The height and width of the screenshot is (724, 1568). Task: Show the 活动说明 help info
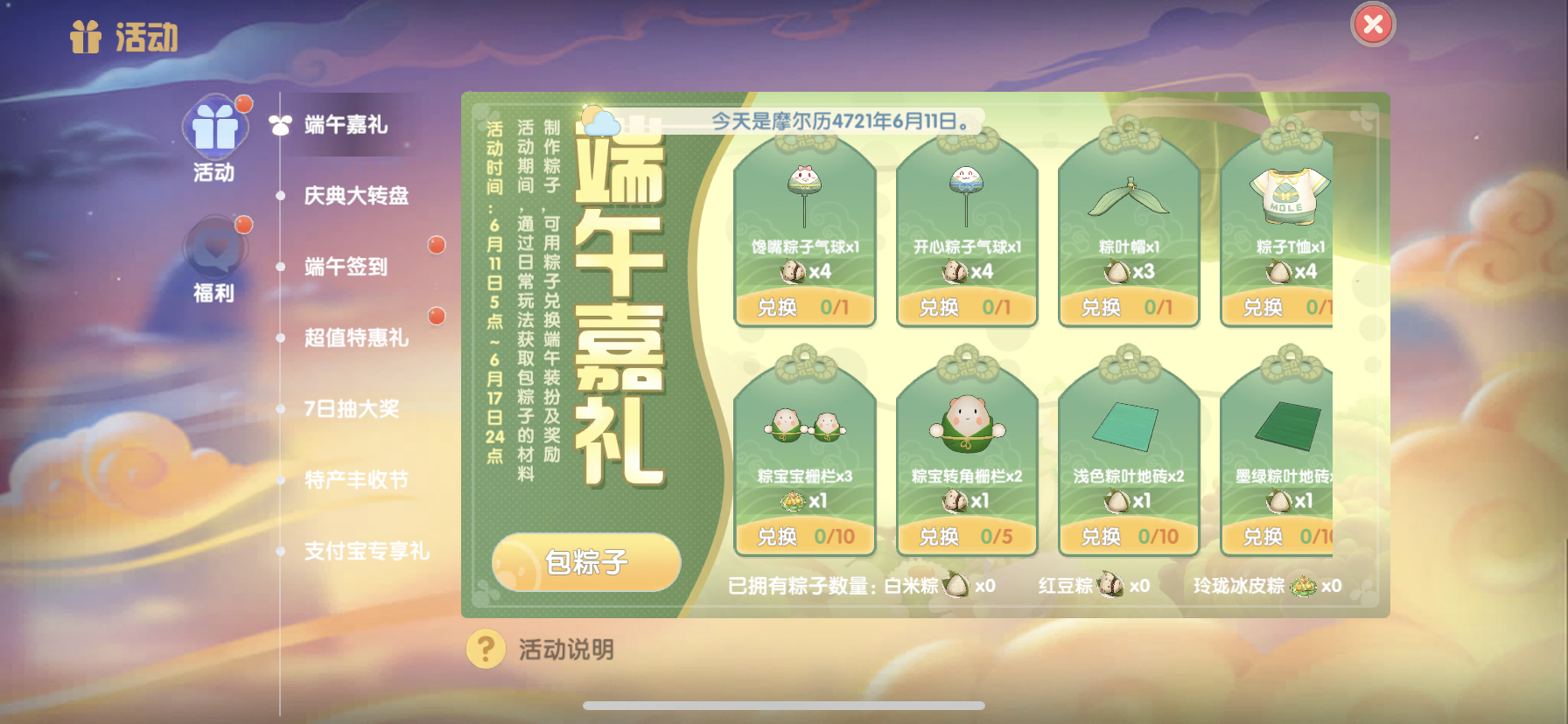coord(542,650)
